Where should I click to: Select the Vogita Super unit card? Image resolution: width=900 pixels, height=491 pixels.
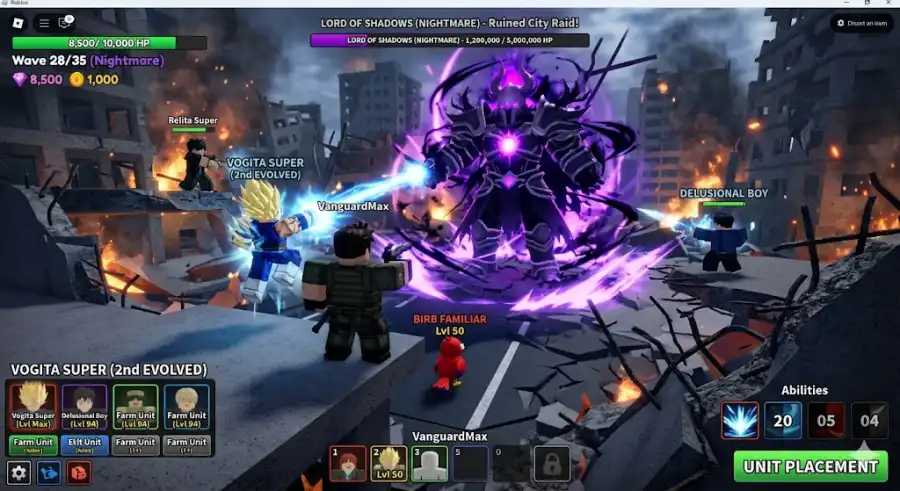tap(31, 405)
